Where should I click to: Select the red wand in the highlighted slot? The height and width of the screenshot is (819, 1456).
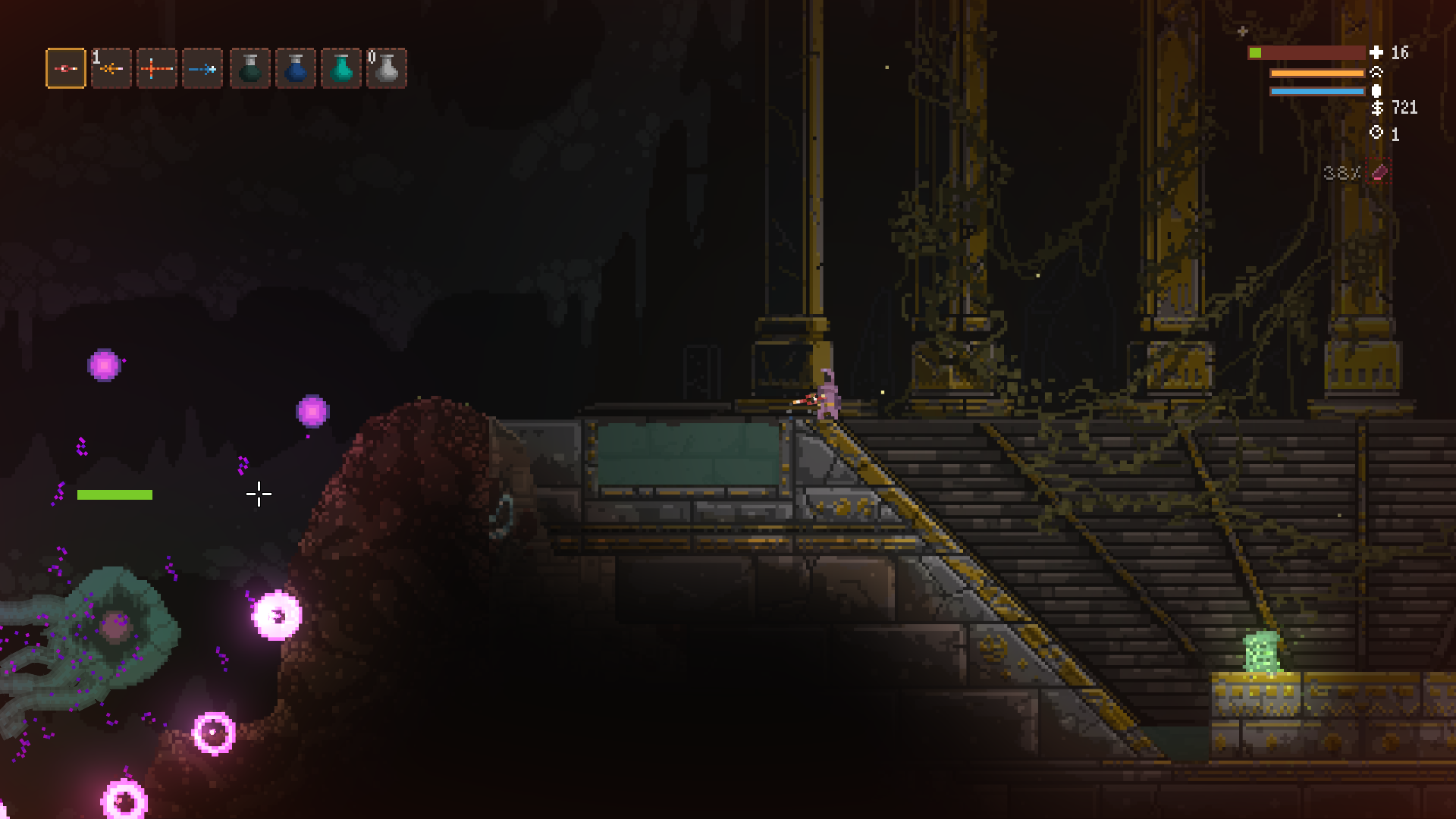click(x=66, y=68)
